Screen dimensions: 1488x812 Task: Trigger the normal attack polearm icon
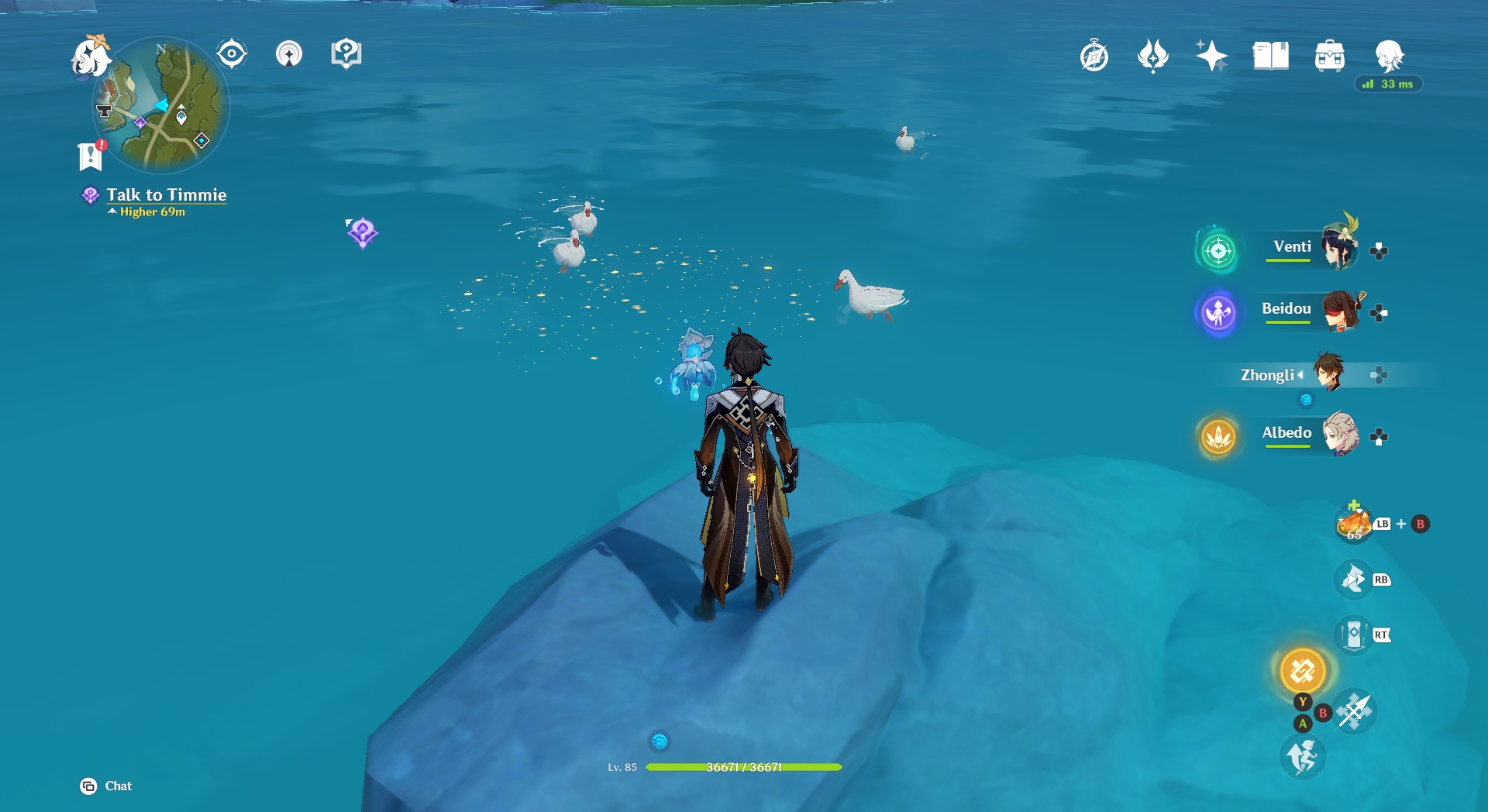(1355, 711)
